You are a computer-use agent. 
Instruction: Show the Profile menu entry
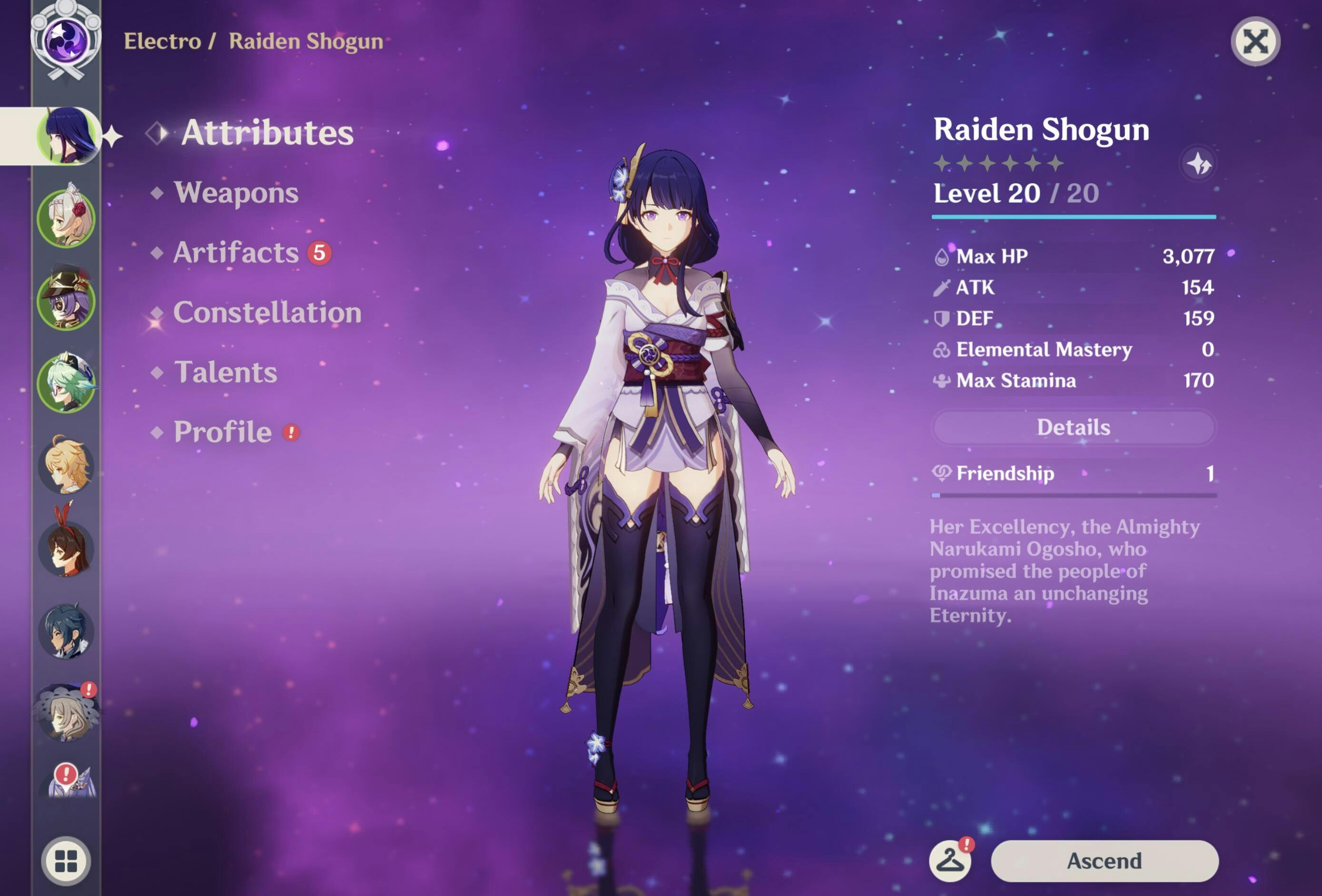click(222, 433)
